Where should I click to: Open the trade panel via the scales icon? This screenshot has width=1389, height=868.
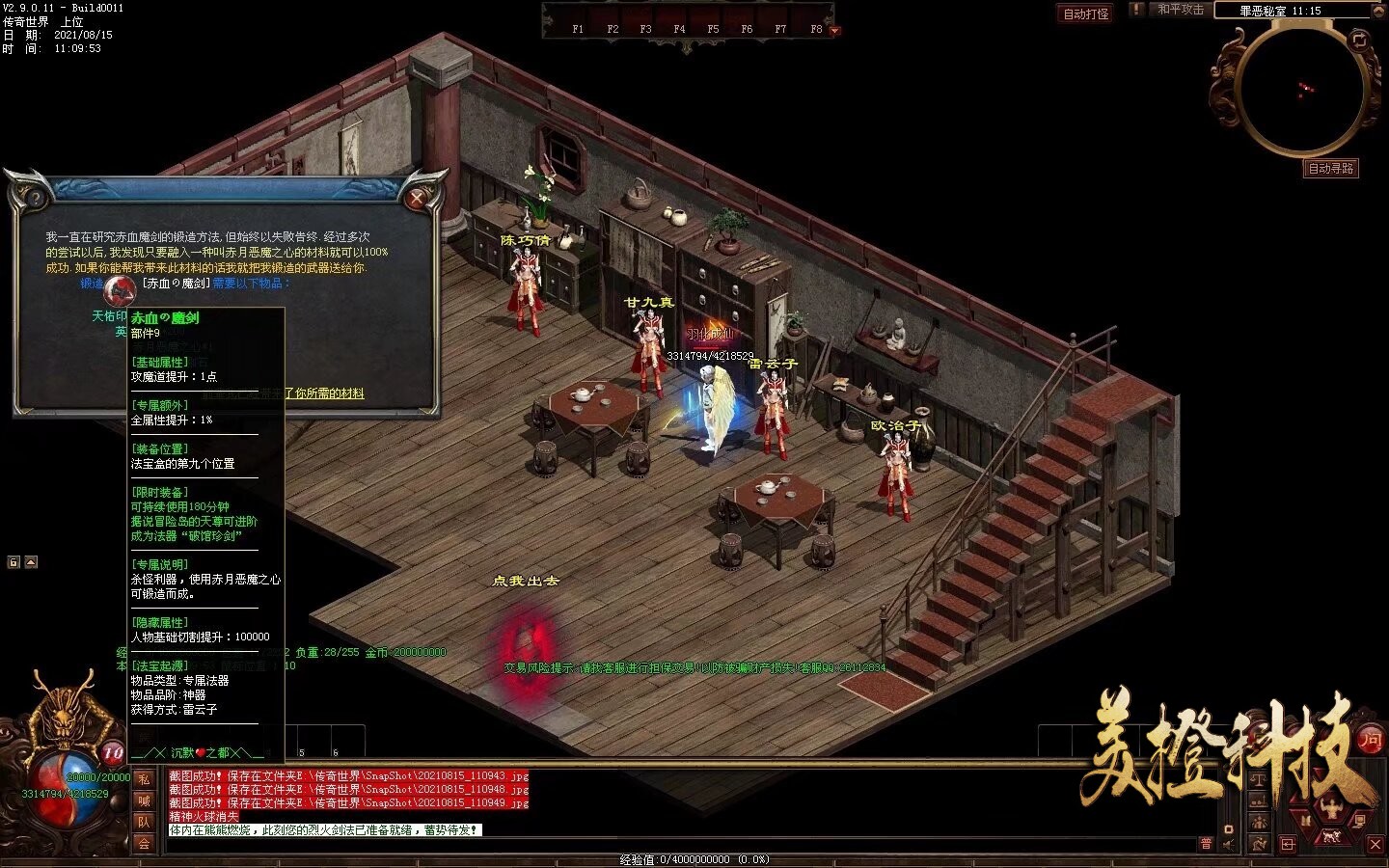1259,778
